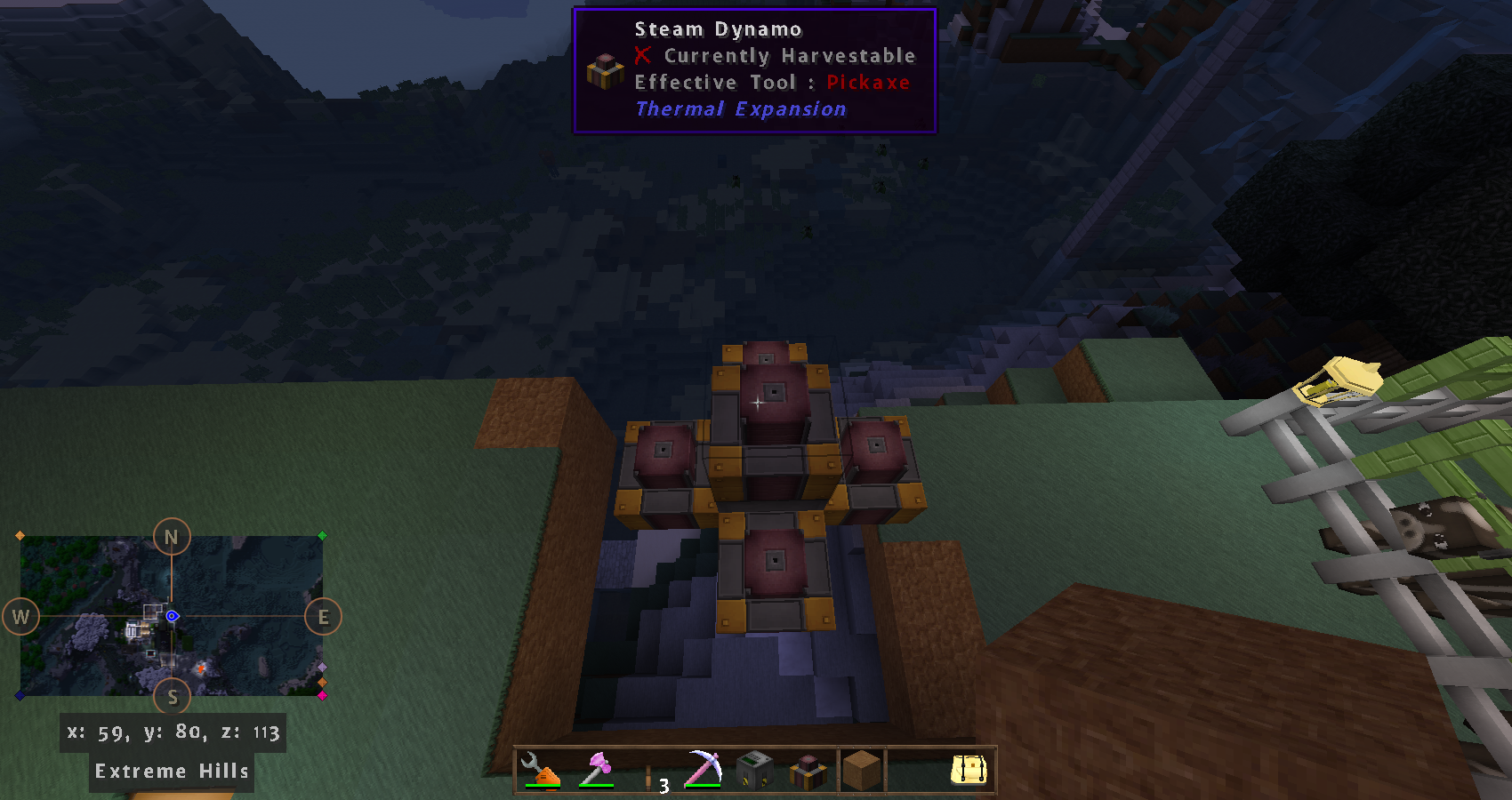Select the orange wrench hotbar slot
The image size is (1512, 800).
(541, 770)
